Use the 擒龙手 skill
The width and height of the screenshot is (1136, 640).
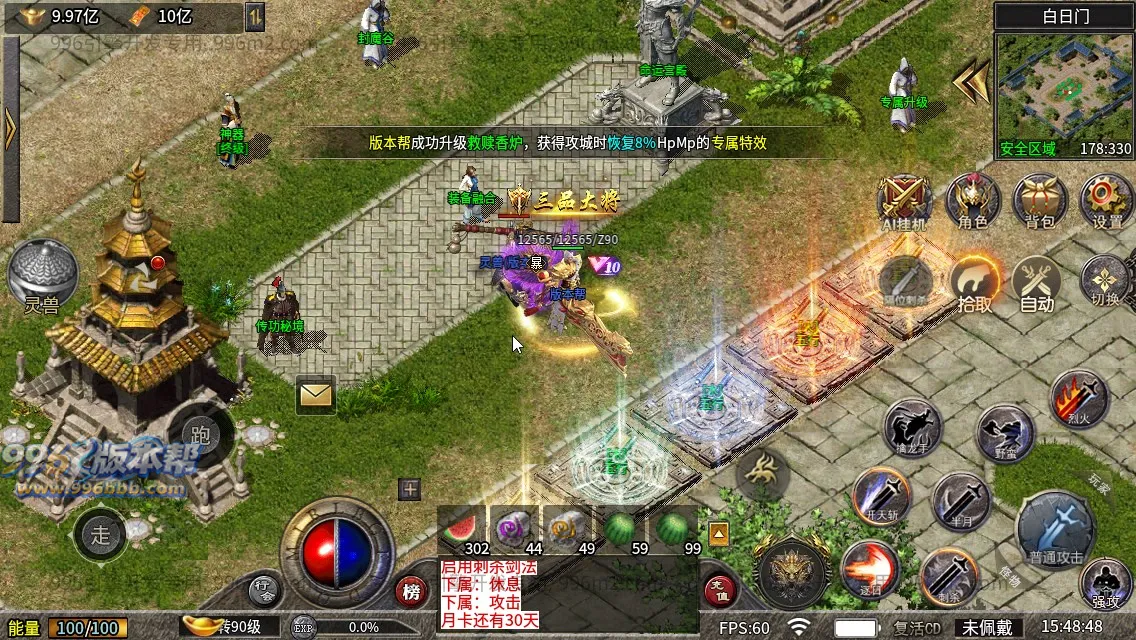click(912, 430)
